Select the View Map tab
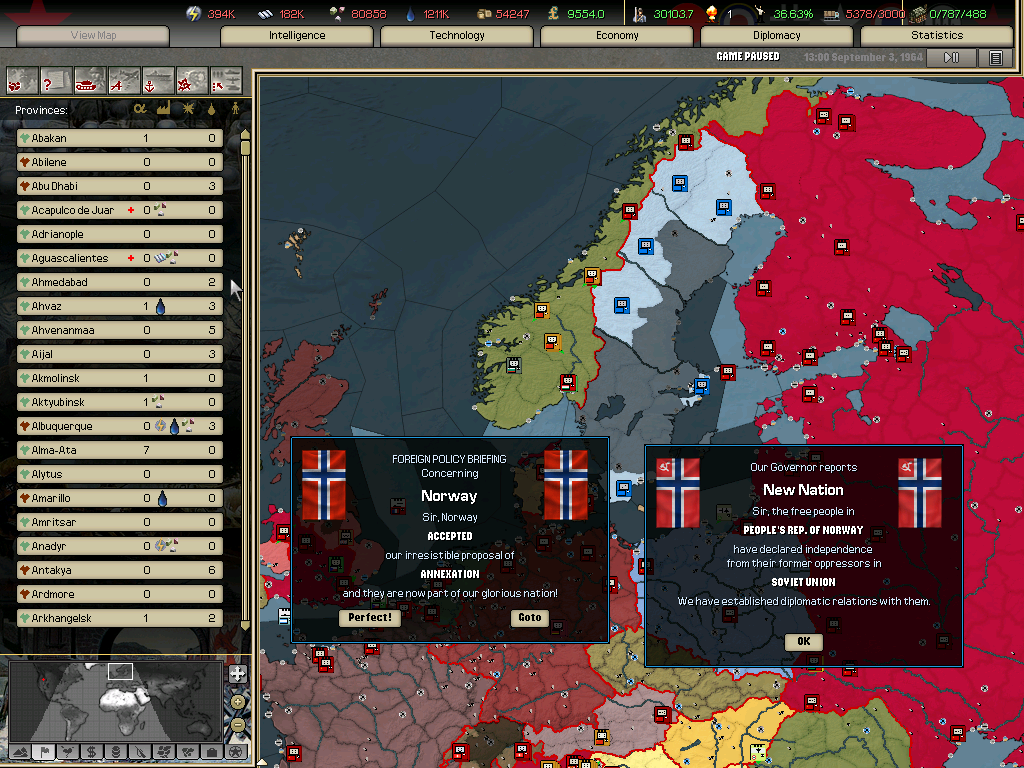 click(93, 36)
